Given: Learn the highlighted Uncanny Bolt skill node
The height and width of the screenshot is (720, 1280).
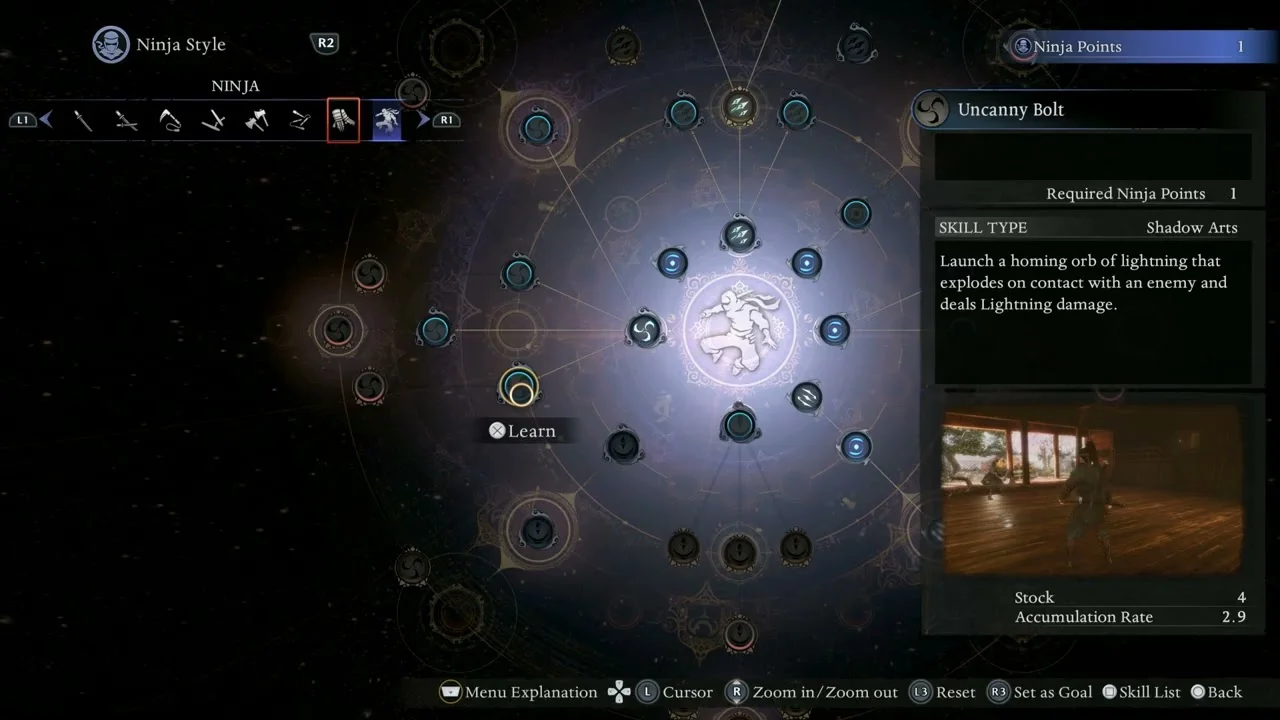Looking at the screenshot, I should click(x=519, y=388).
